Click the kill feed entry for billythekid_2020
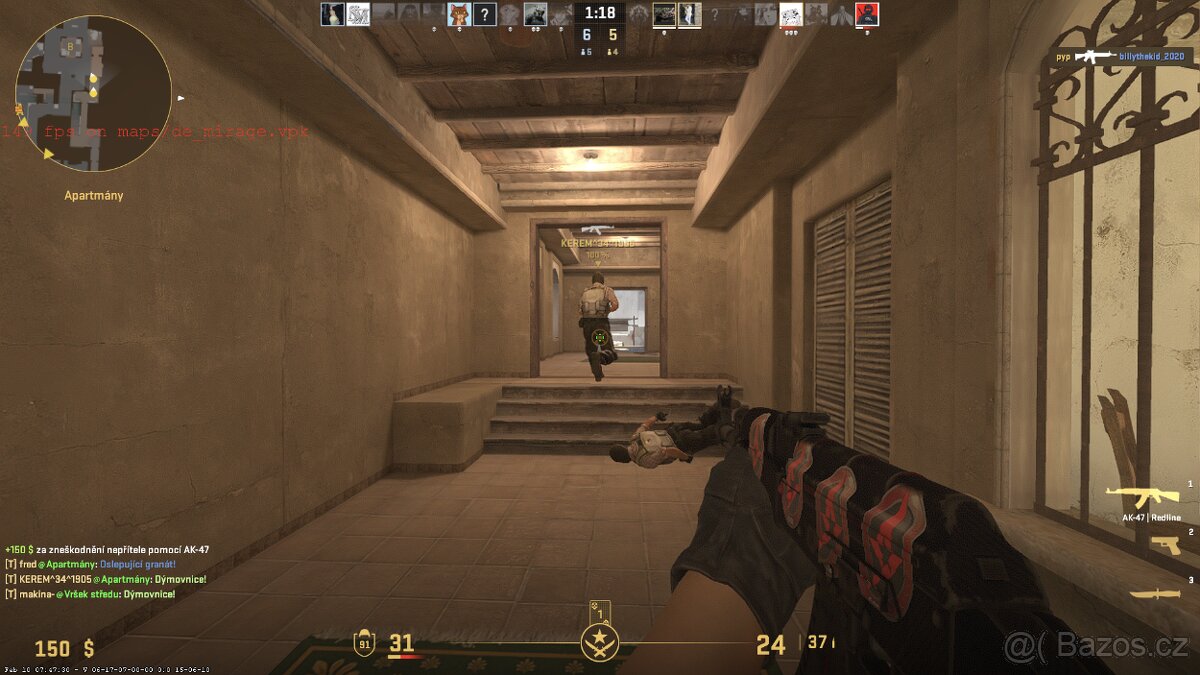The image size is (1200, 675). [x=1120, y=57]
